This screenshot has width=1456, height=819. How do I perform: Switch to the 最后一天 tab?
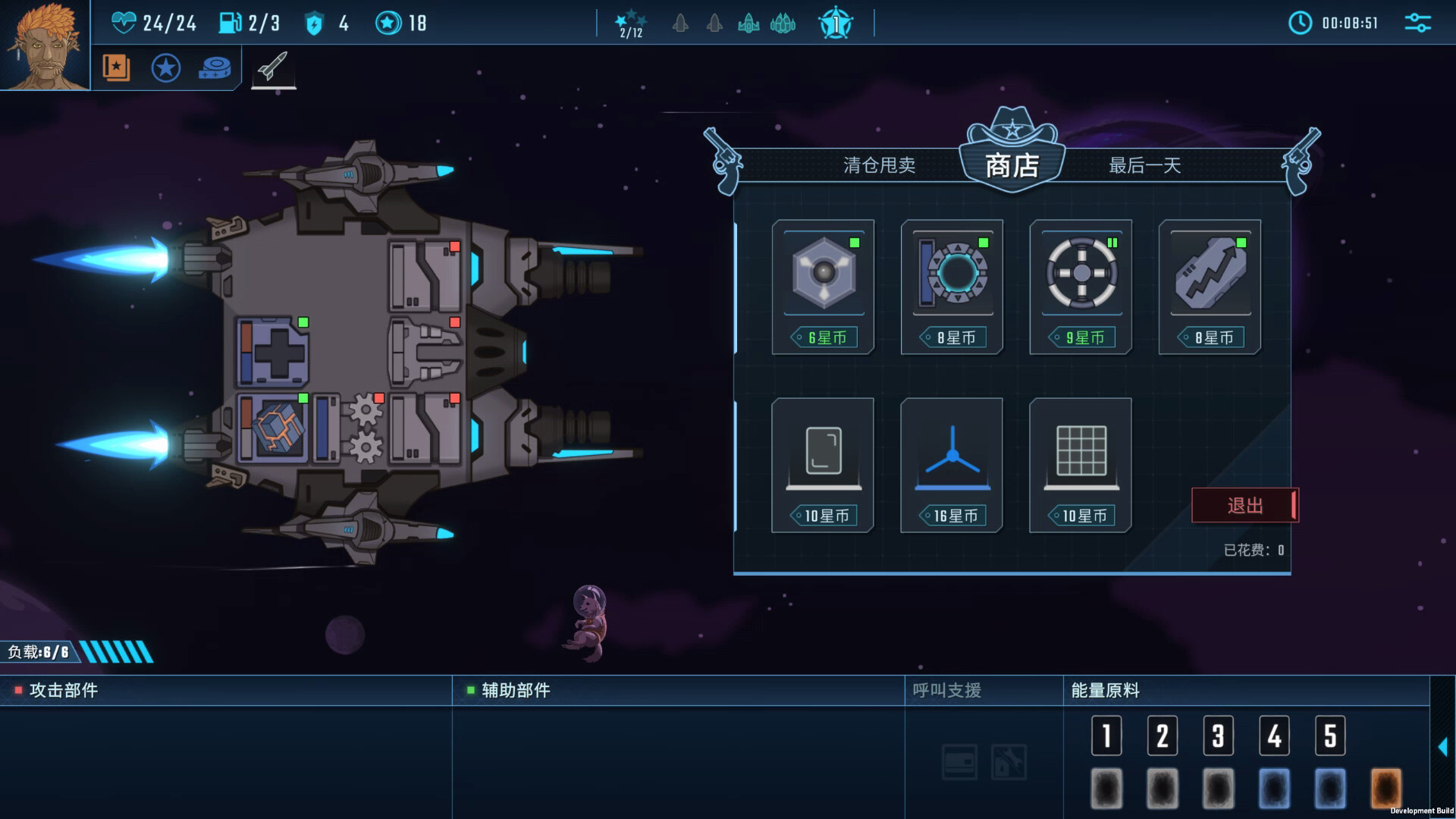tap(1145, 166)
